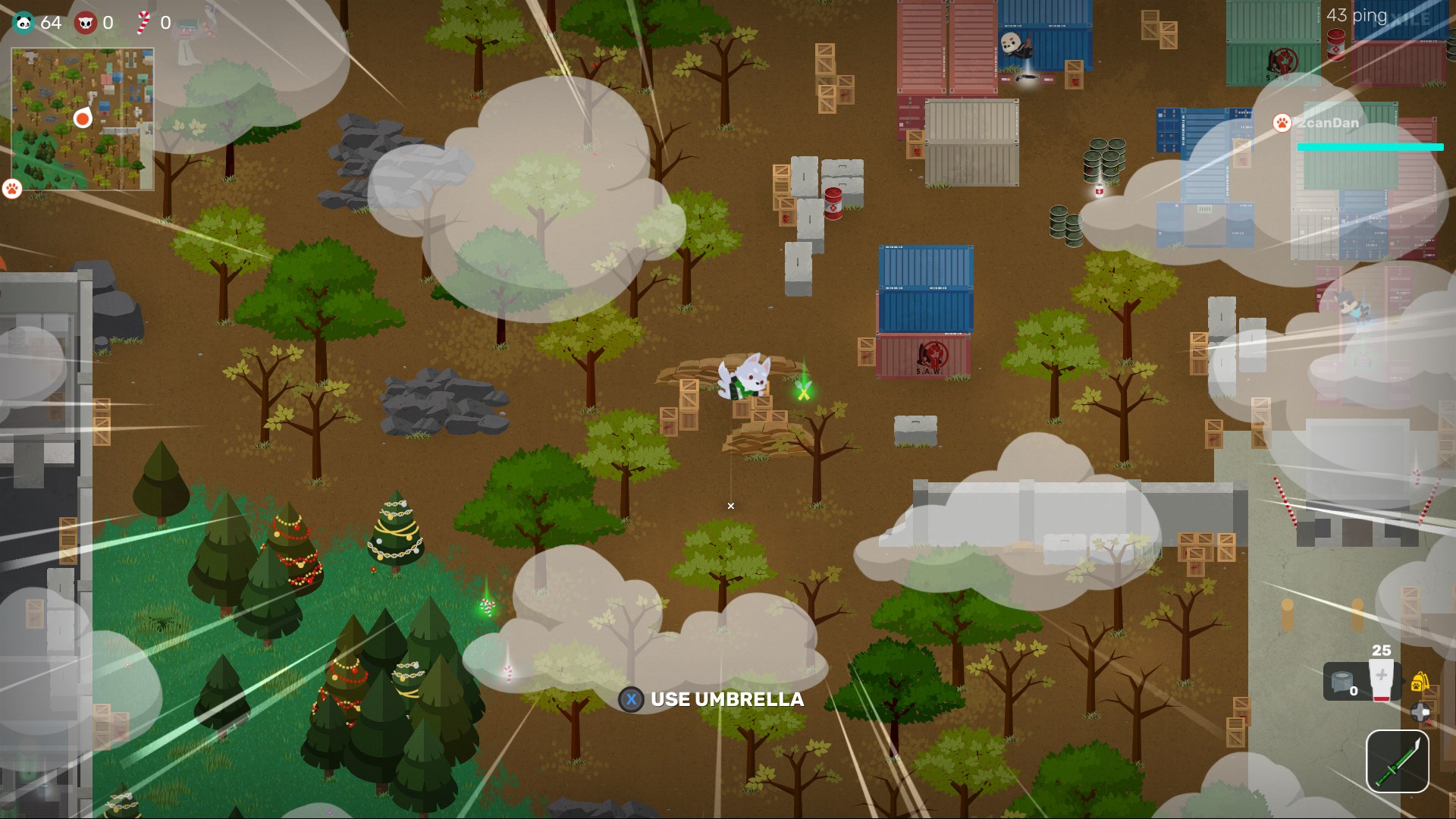Click the tape count showing 0
1456x819 pixels.
(1354, 691)
